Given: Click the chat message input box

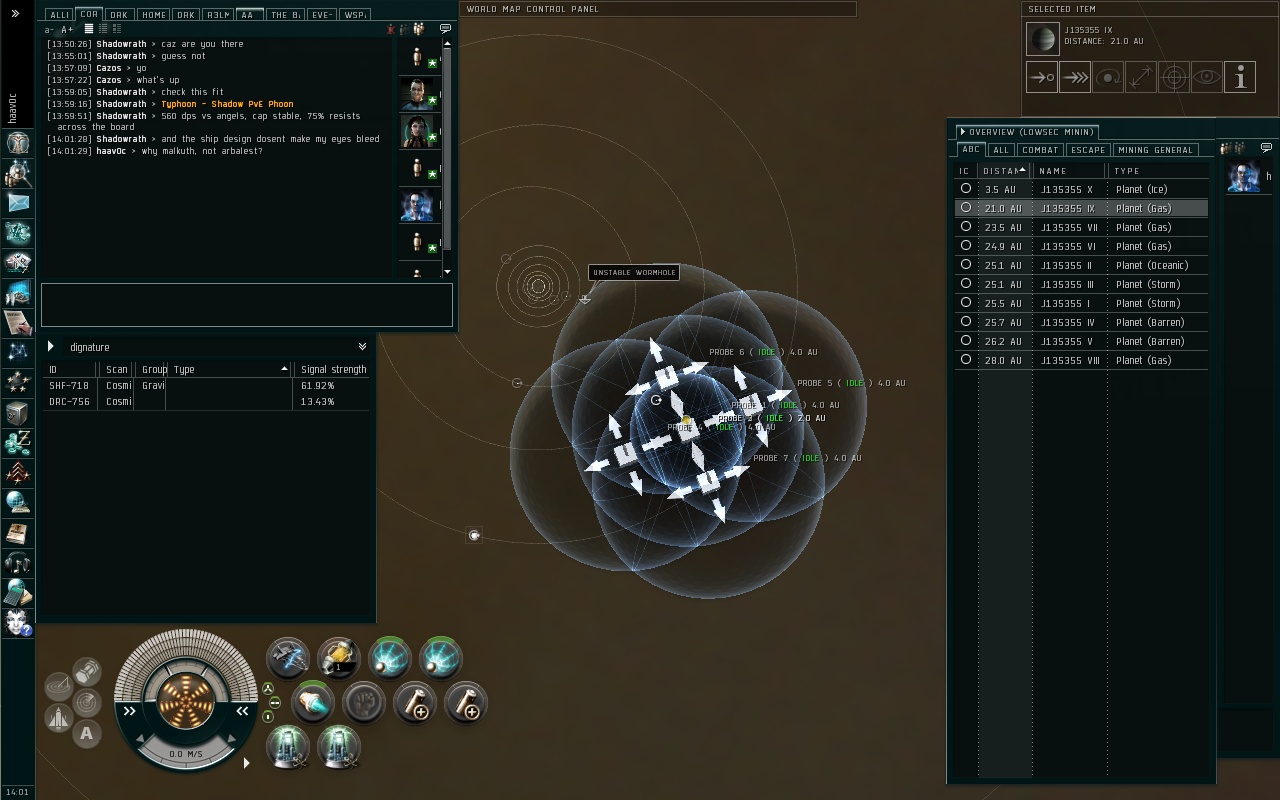Looking at the screenshot, I should [246, 304].
